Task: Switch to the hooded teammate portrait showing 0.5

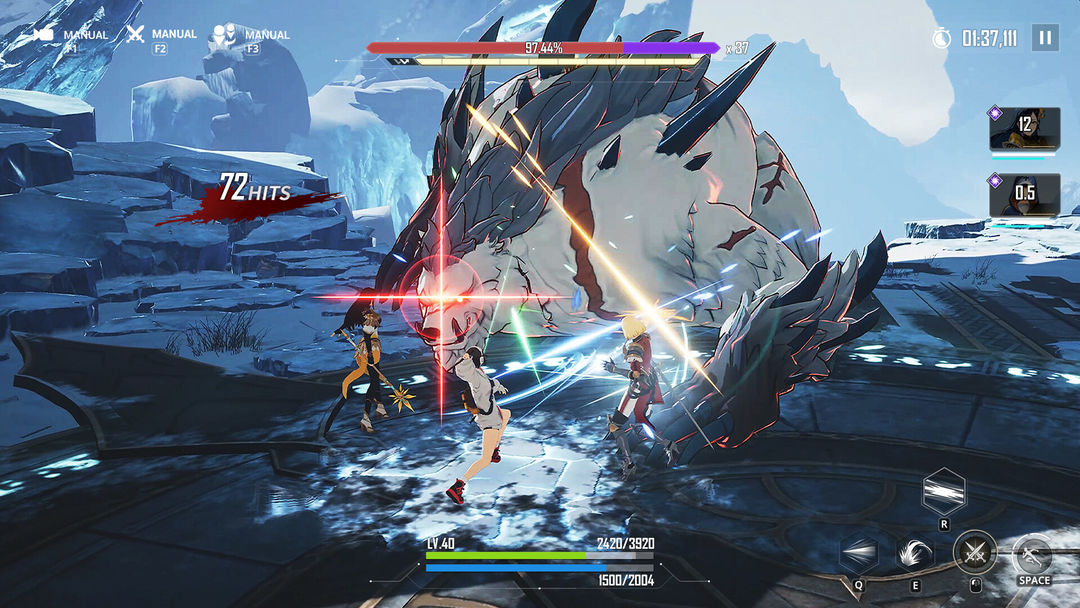Action: click(1024, 193)
